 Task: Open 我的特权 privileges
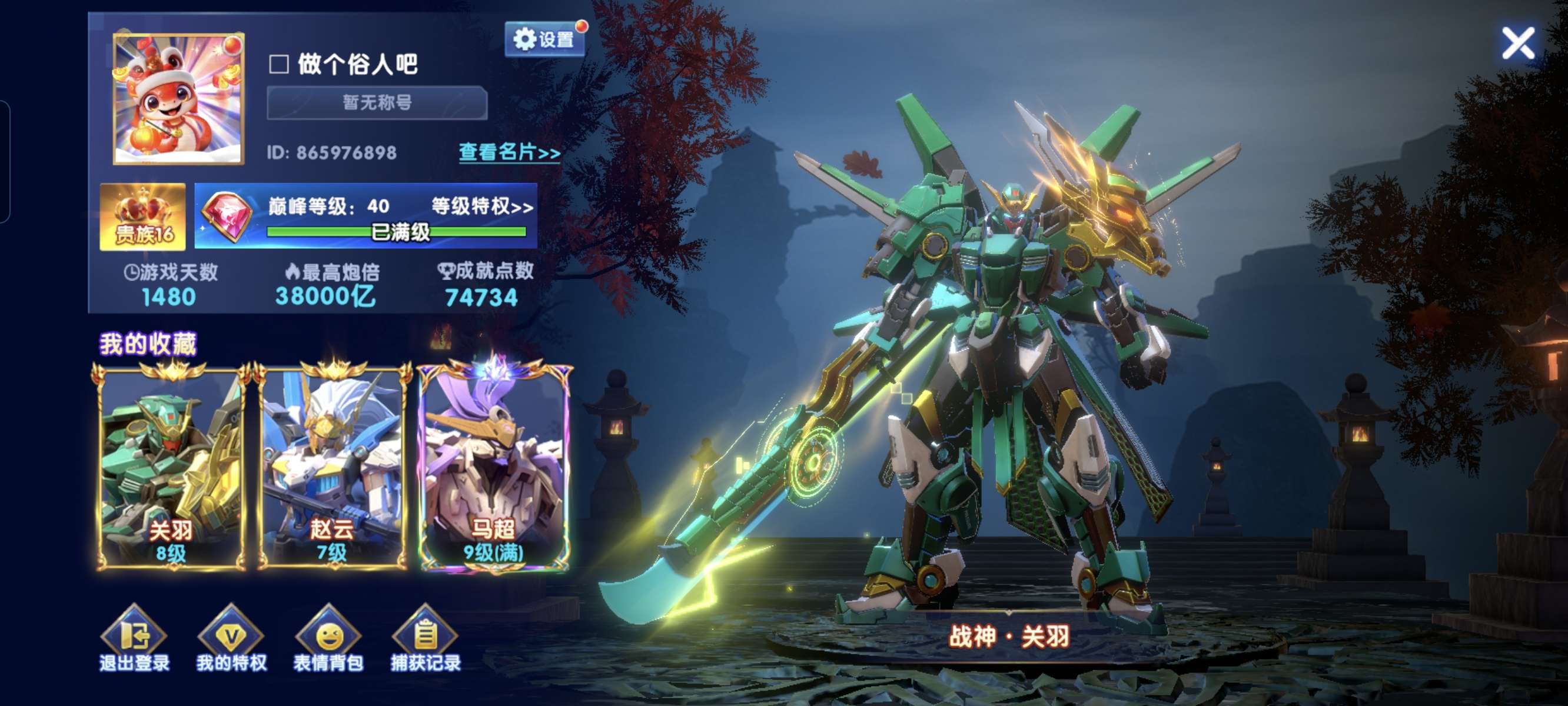click(x=231, y=639)
